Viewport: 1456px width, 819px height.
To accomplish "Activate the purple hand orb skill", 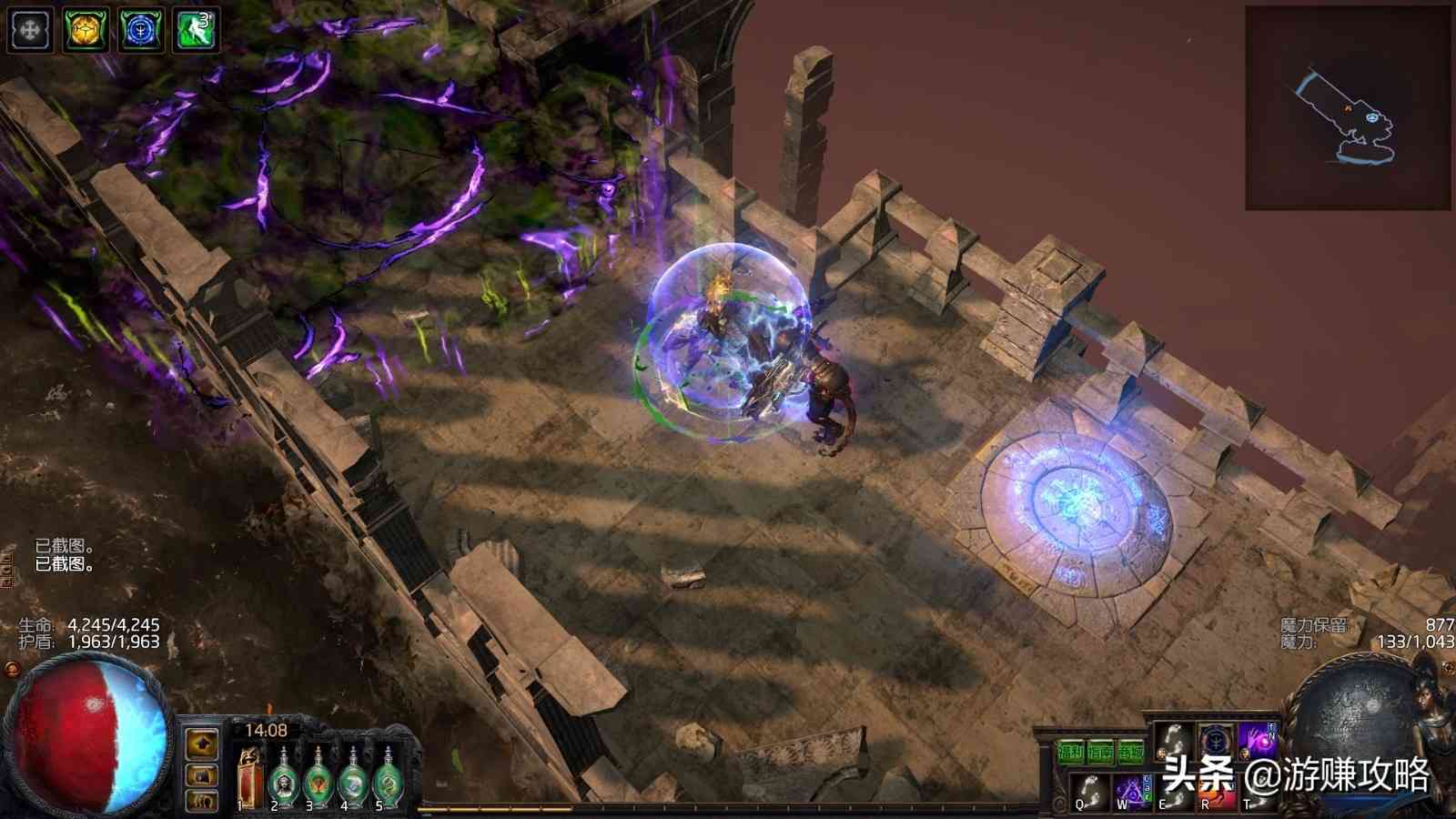I will click(1257, 742).
